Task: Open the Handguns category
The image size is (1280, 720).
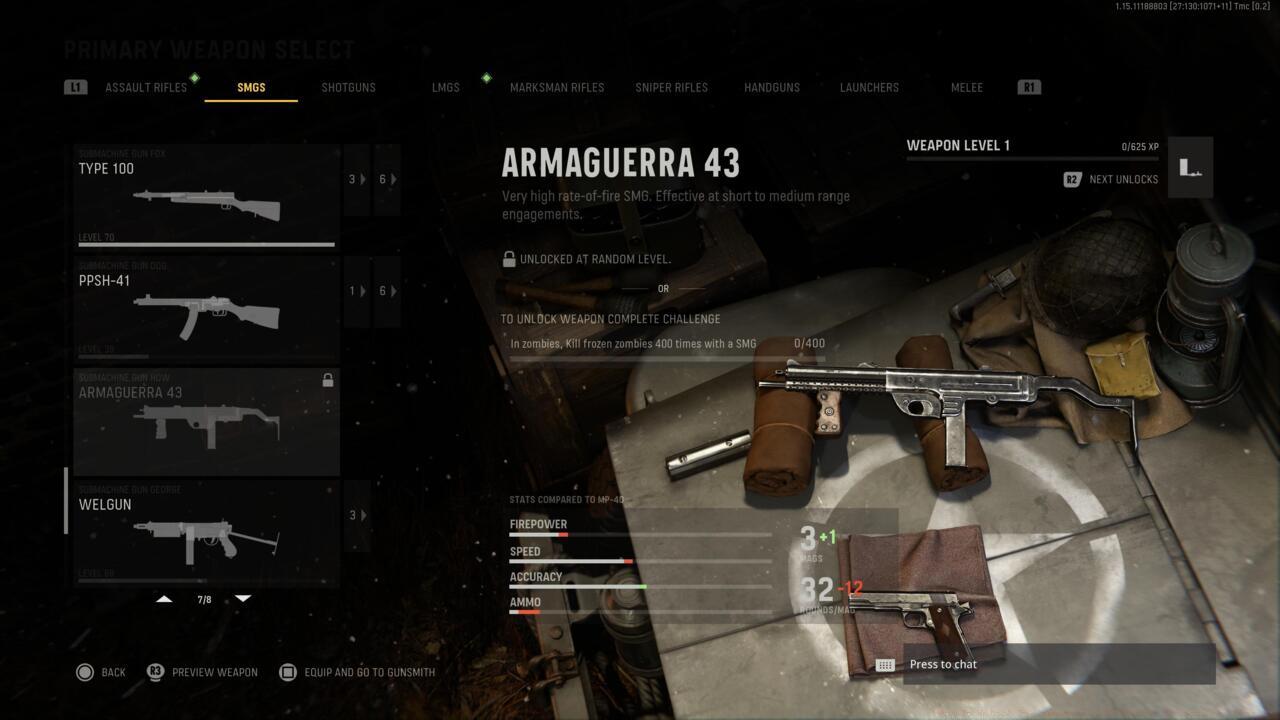Action: pos(771,87)
